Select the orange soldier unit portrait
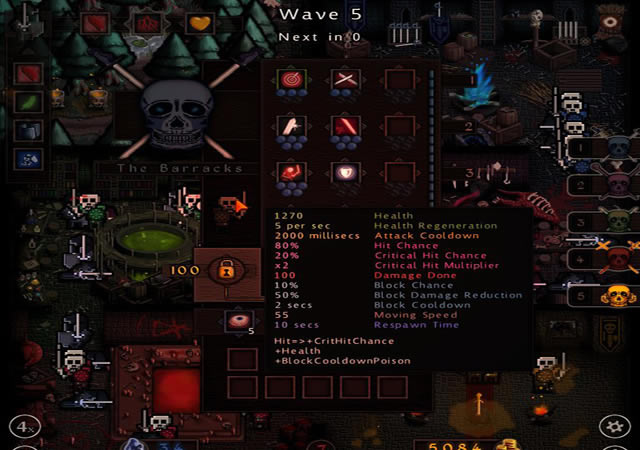The height and width of the screenshot is (450, 640). click(x=228, y=206)
